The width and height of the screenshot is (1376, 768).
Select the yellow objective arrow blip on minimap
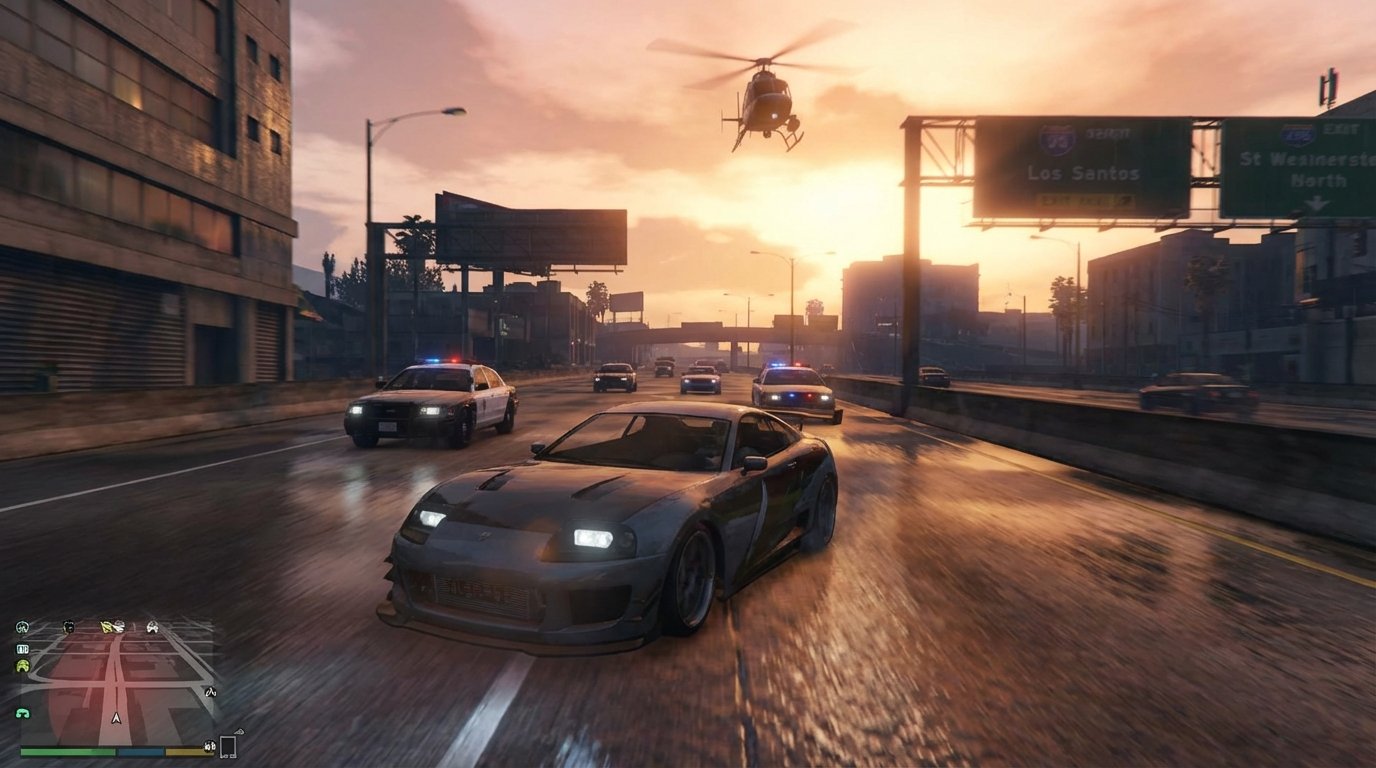pos(105,627)
